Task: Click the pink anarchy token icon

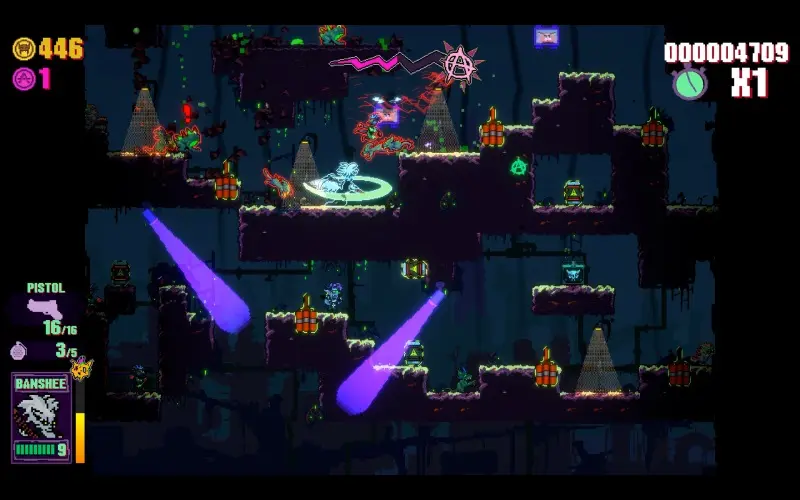Action: [x=23, y=79]
